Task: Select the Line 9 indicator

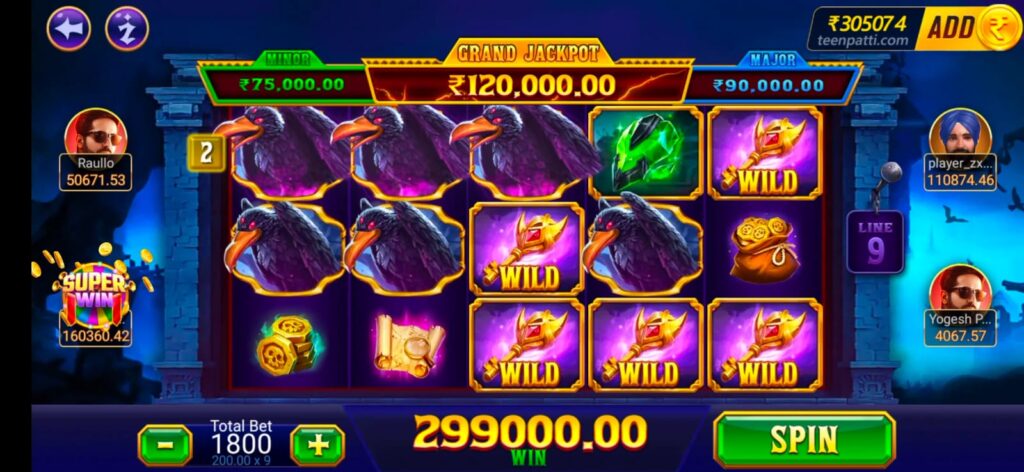Action: [x=875, y=242]
